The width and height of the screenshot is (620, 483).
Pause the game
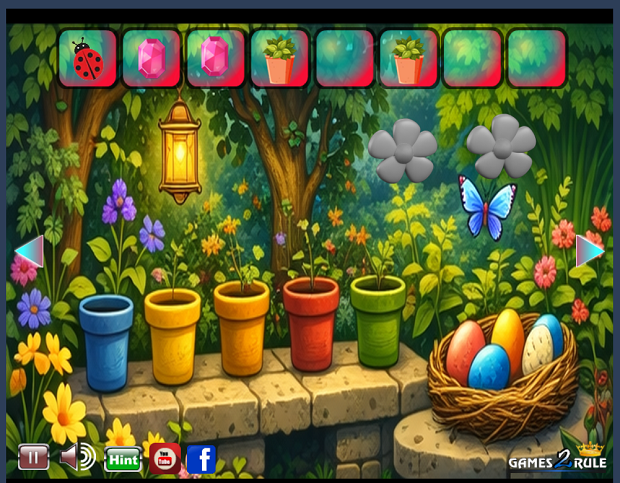(33, 458)
